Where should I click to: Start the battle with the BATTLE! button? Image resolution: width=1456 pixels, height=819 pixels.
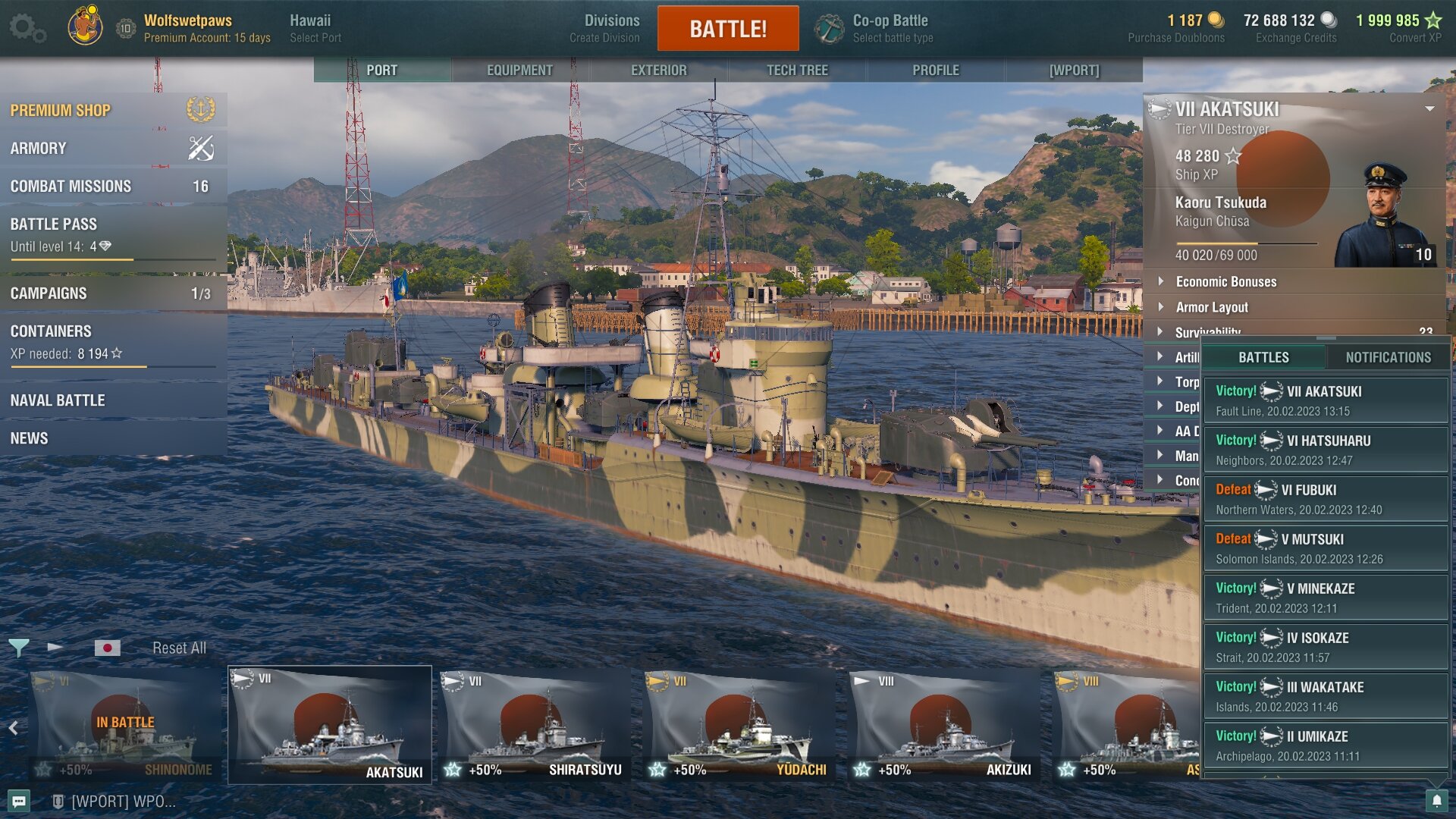coord(727,29)
